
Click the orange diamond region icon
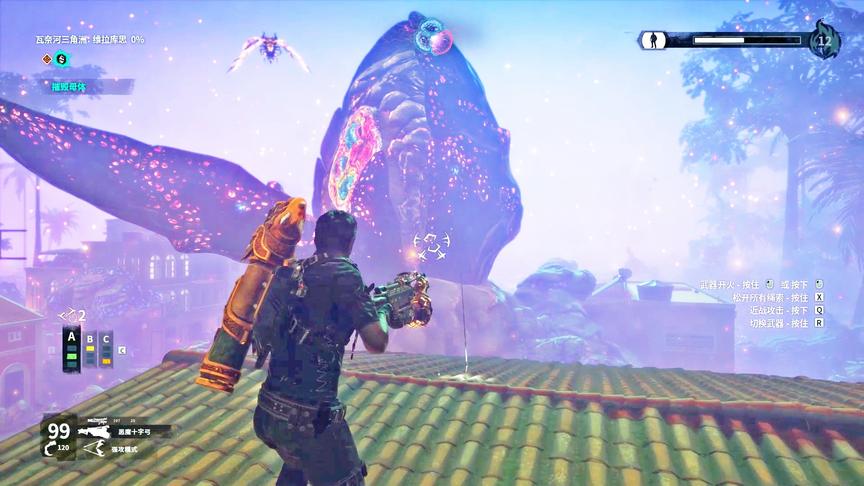pos(45,59)
